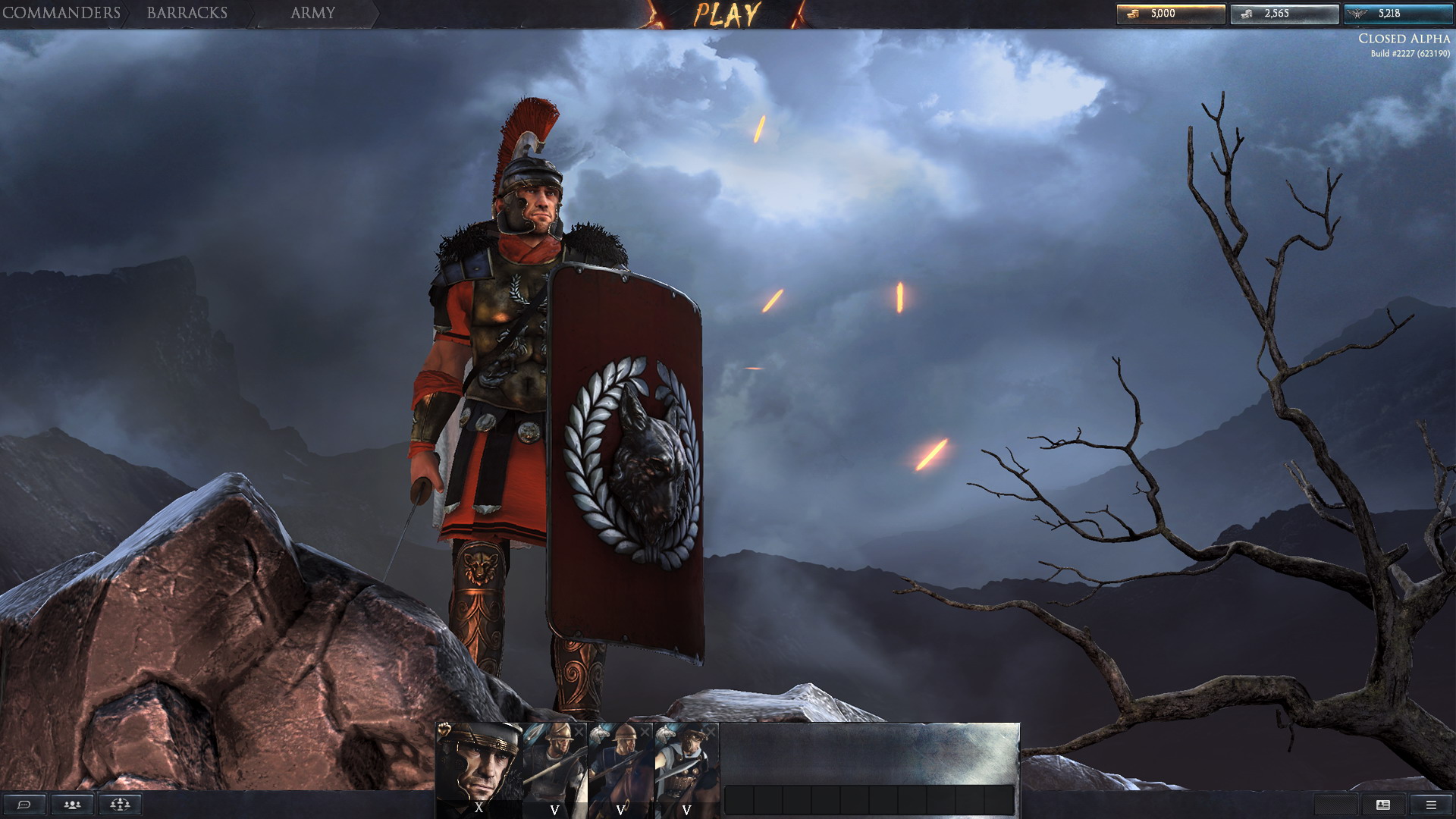View your player profile card
Viewport: 1456px width, 819px height.
click(x=1383, y=805)
